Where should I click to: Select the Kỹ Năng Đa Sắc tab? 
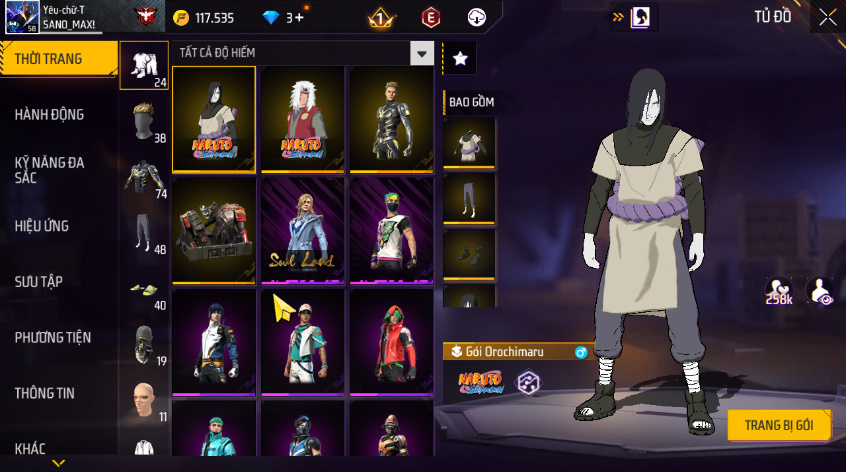[49, 169]
